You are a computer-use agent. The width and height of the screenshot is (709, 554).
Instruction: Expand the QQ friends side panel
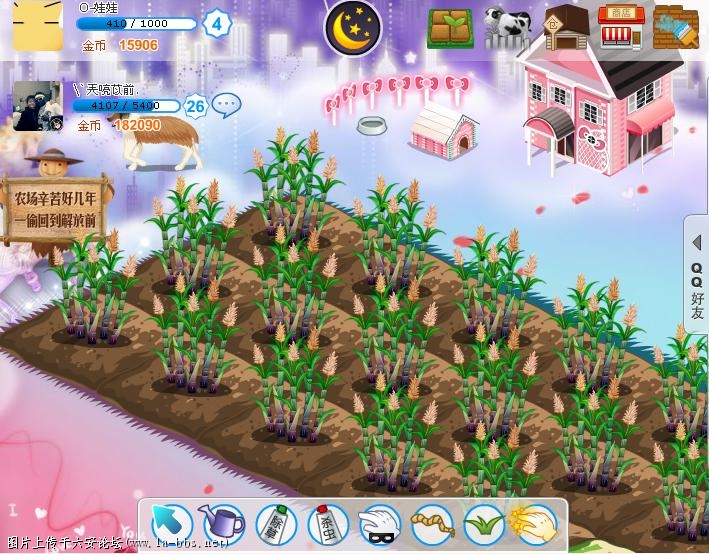point(697,277)
